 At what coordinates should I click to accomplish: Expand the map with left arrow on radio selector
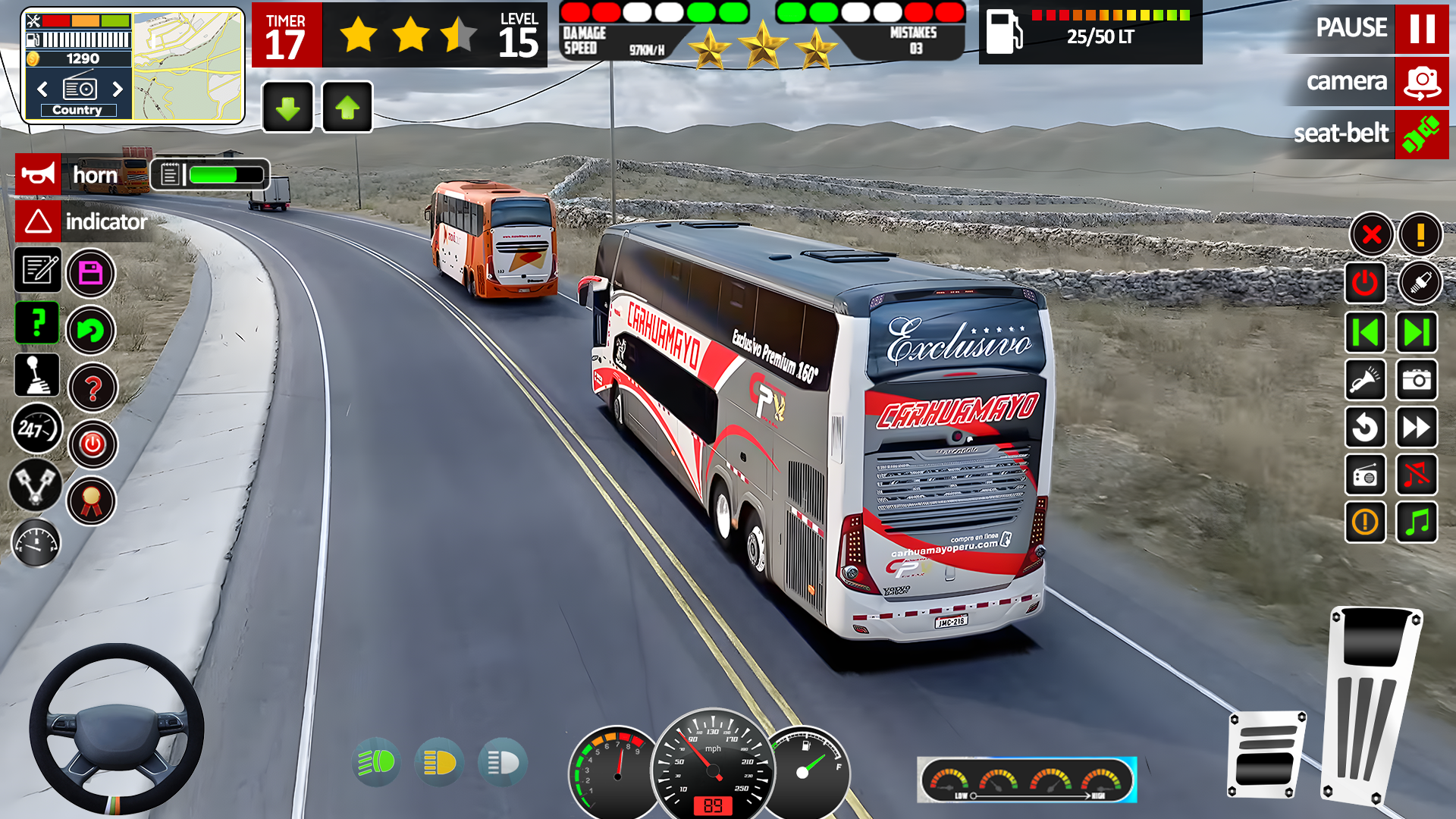coord(42,89)
